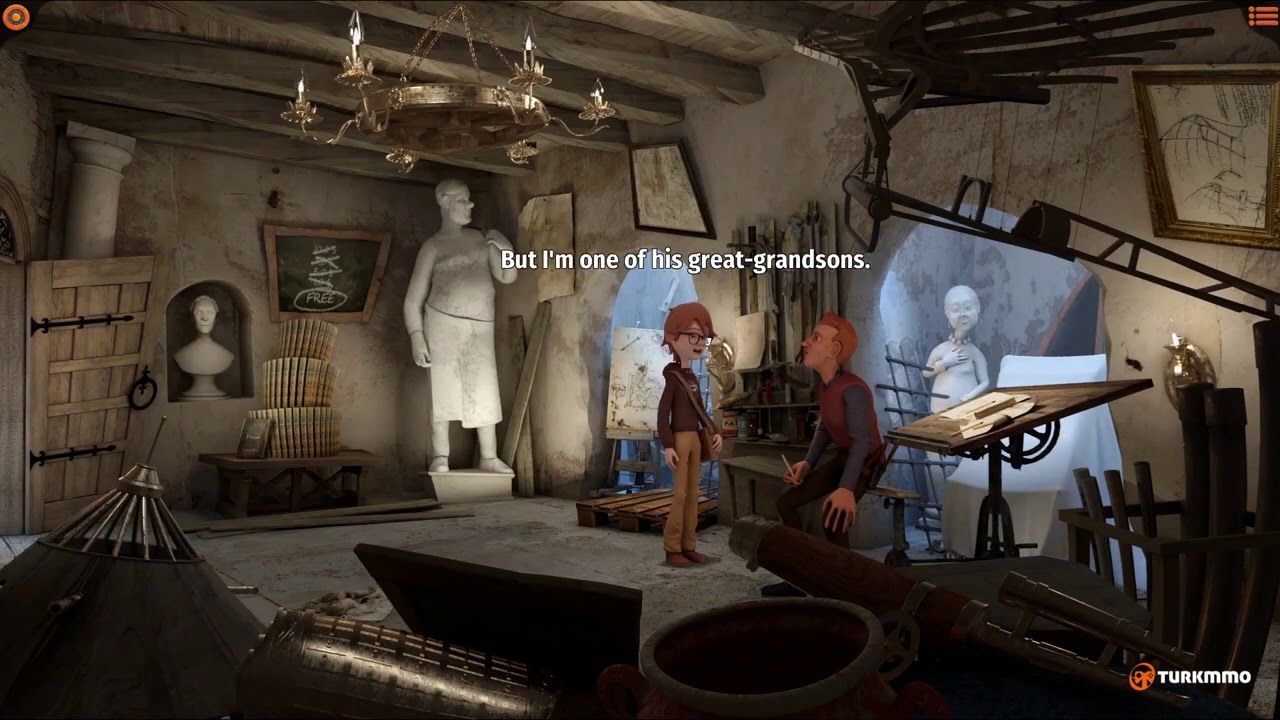Click the orange circular ring icon
The width and height of the screenshot is (1280, 720).
pos(16,16)
